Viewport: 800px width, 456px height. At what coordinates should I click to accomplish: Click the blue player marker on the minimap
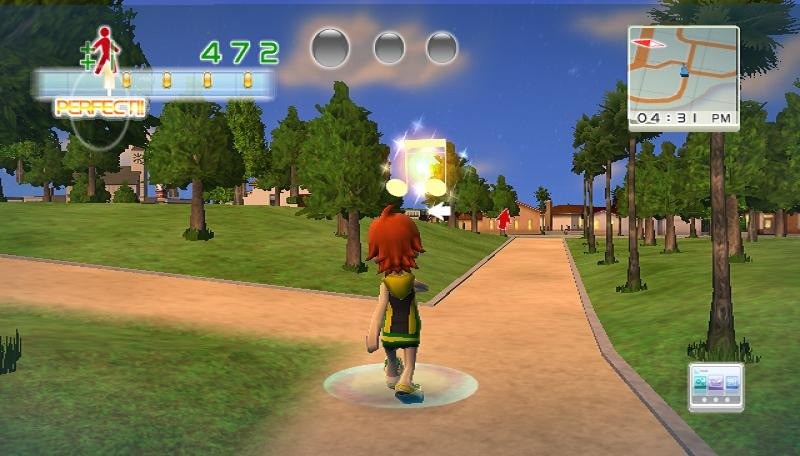click(x=684, y=70)
